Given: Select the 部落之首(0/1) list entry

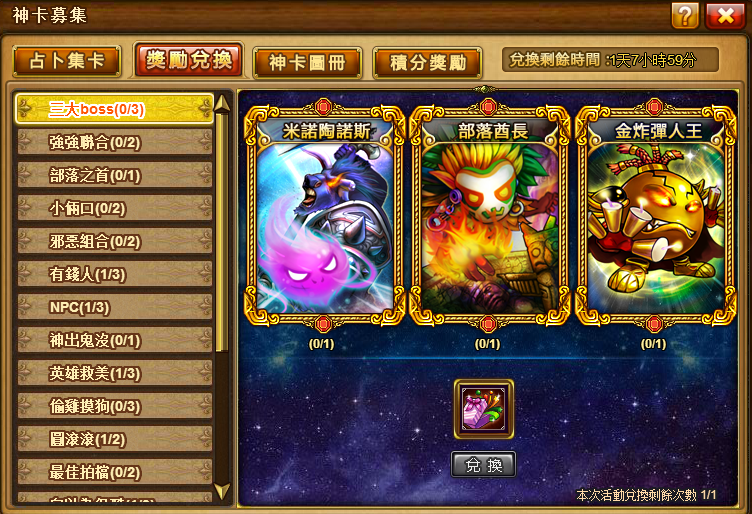Looking at the screenshot, I should 113,175.
